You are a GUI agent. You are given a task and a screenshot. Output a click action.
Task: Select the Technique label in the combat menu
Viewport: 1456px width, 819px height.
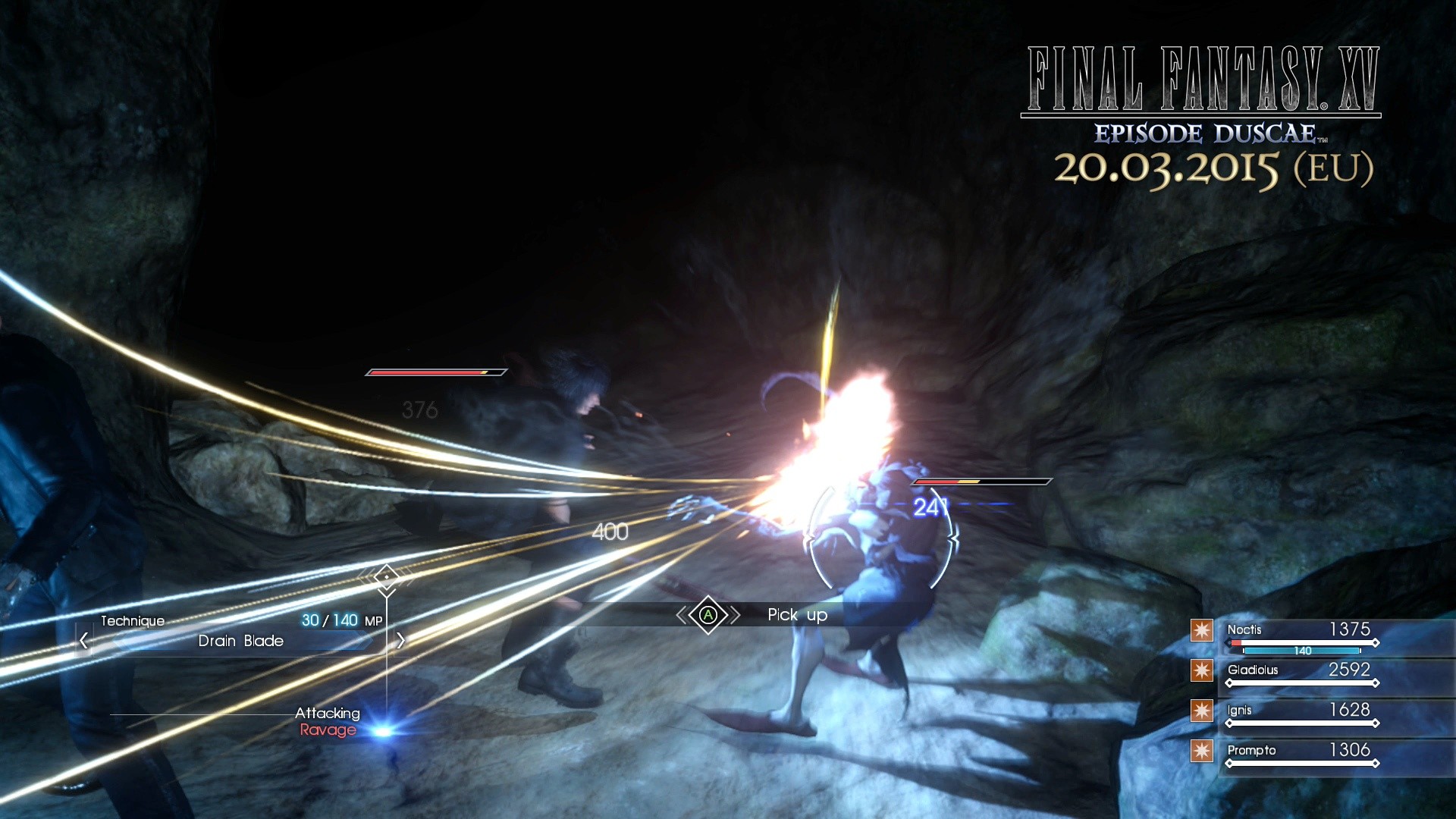(x=133, y=621)
